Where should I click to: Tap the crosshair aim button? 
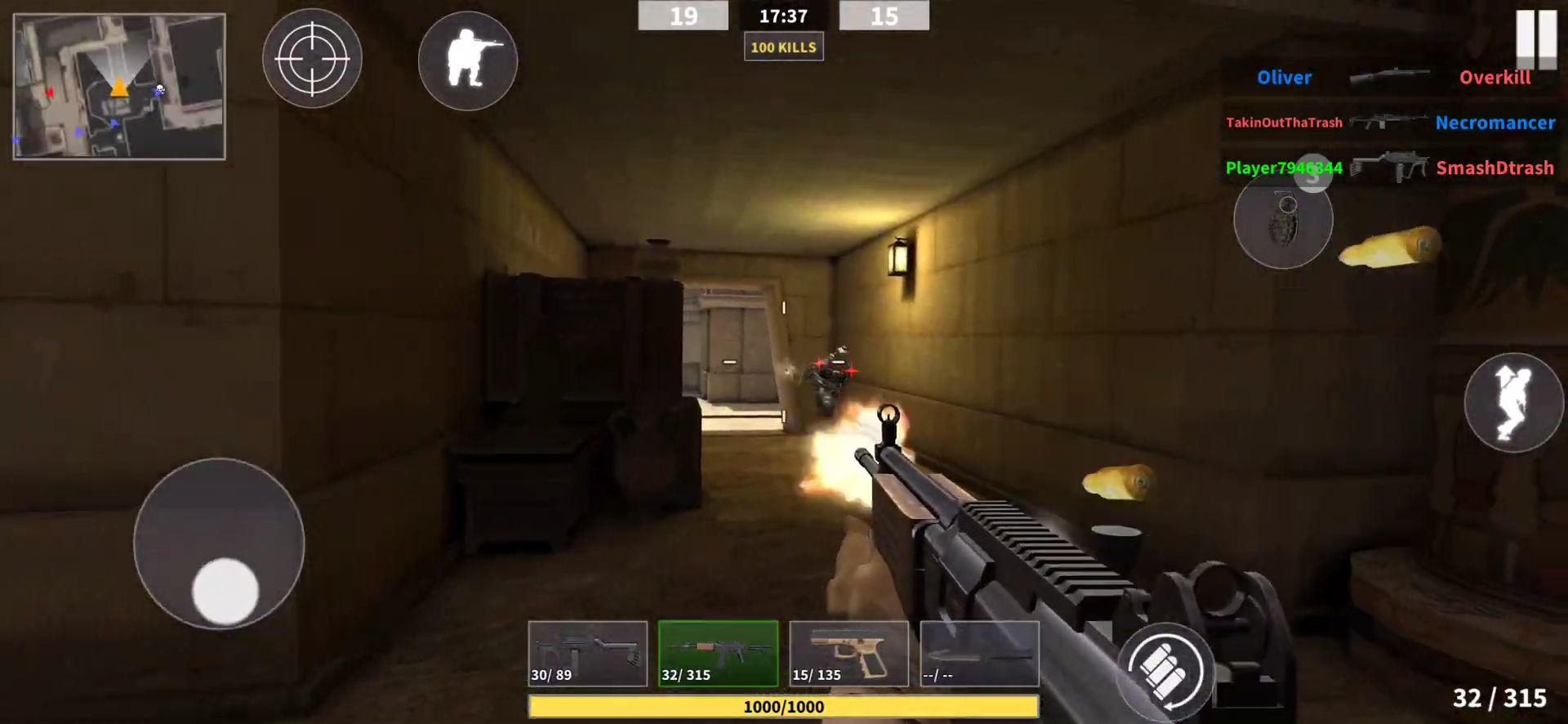coord(311,58)
